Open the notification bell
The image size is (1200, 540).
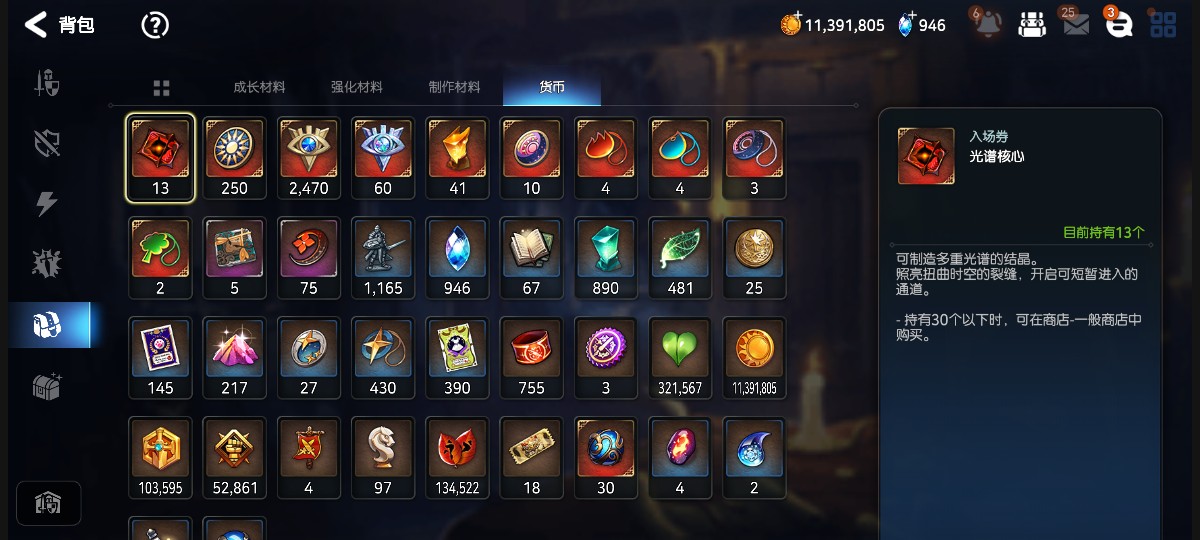(x=988, y=25)
